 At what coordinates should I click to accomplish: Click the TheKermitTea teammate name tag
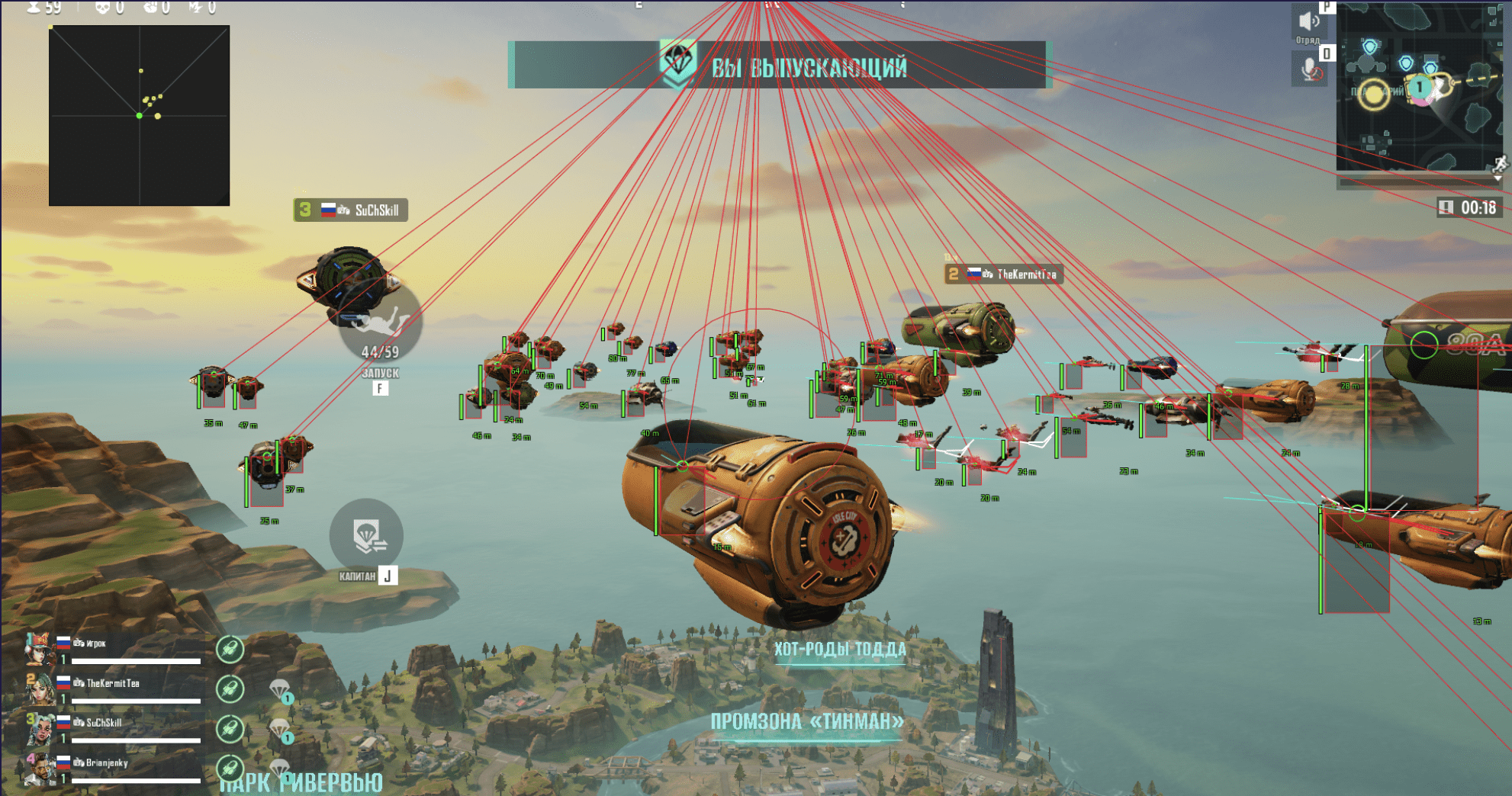[1004, 274]
